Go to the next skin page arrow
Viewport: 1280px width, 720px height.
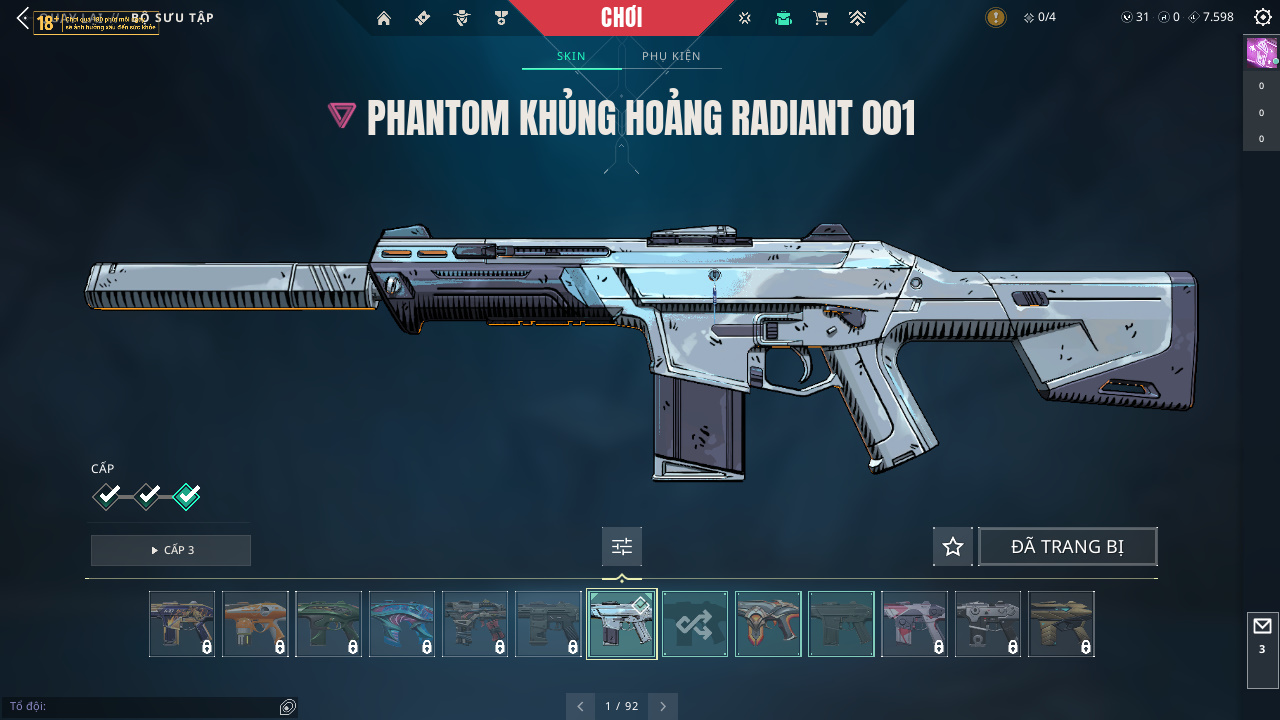coord(663,706)
